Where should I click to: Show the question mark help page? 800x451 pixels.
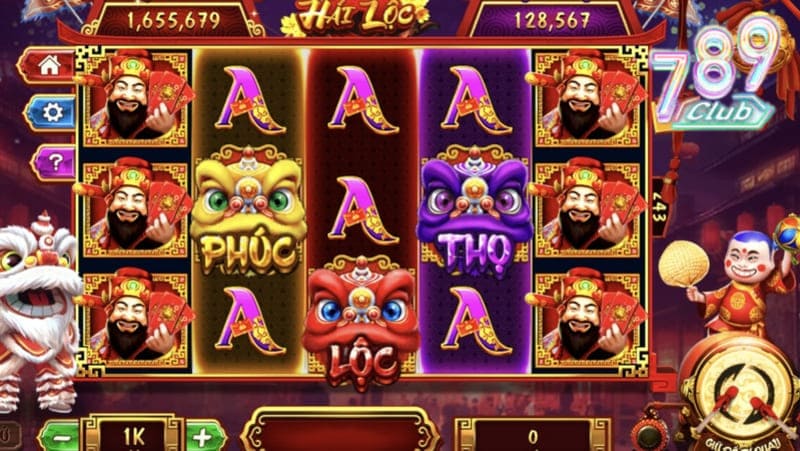(x=52, y=161)
